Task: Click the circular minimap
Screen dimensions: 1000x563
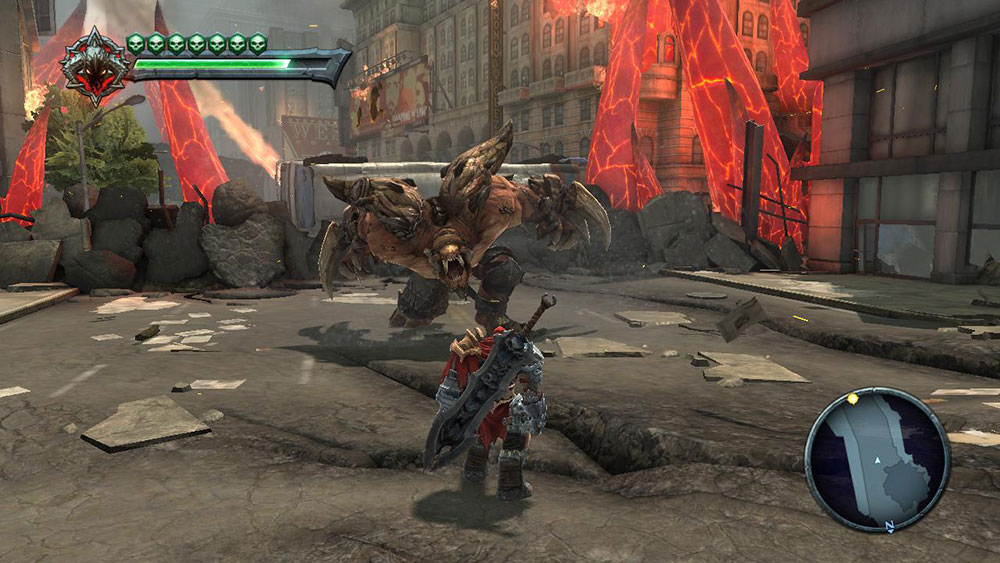Action: pos(877,458)
